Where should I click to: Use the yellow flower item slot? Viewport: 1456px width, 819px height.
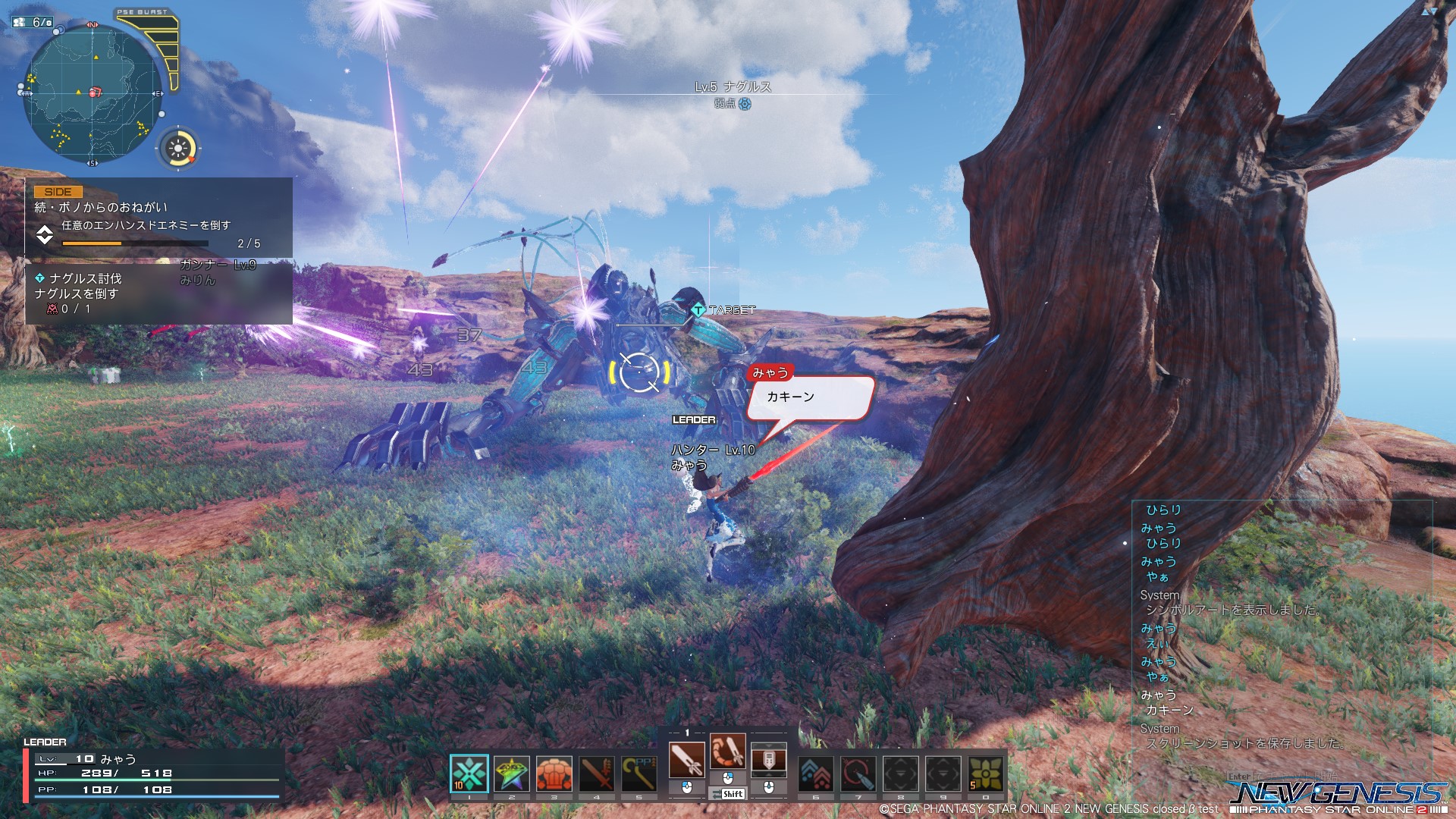[x=985, y=773]
